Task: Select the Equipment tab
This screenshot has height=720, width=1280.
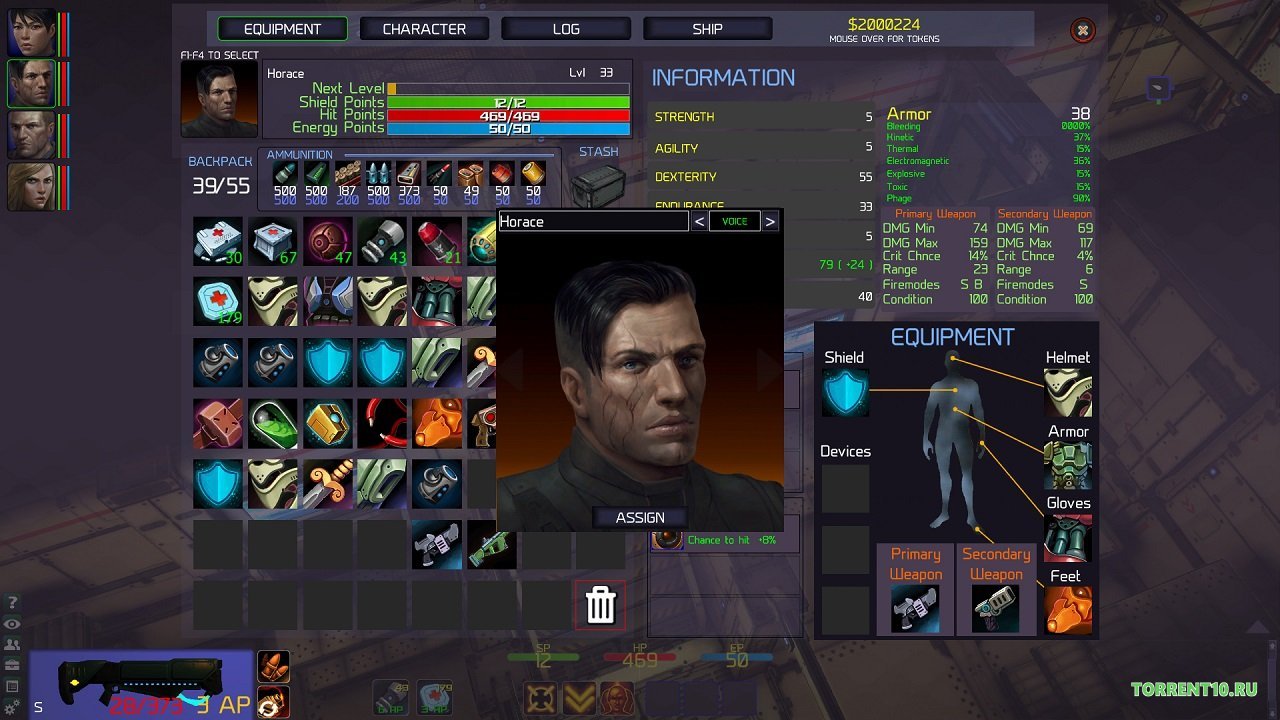Action: [282, 29]
